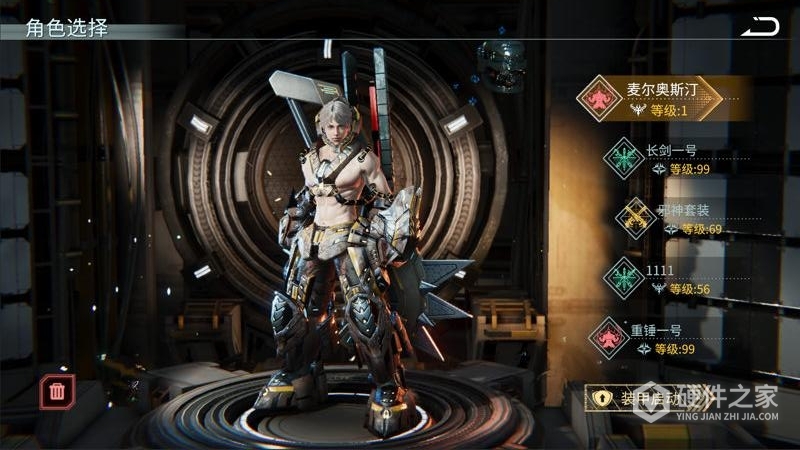Click the back arrow button

pyautogui.click(x=759, y=27)
